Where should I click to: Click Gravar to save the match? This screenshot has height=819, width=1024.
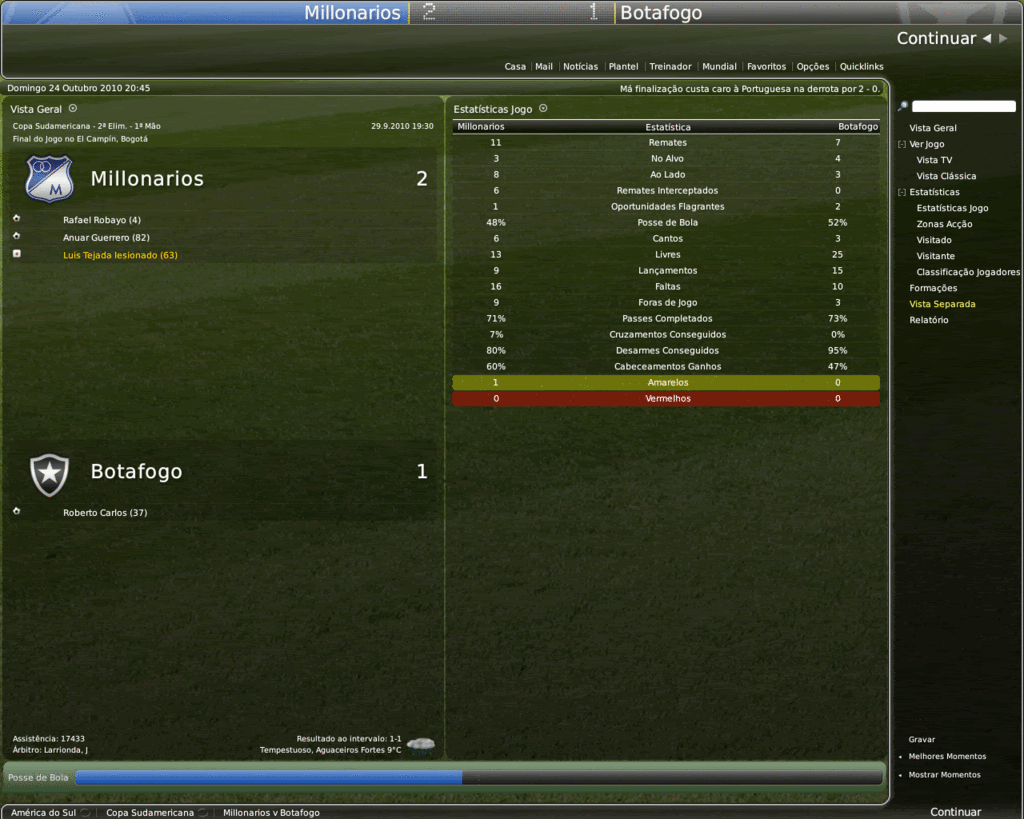922,739
